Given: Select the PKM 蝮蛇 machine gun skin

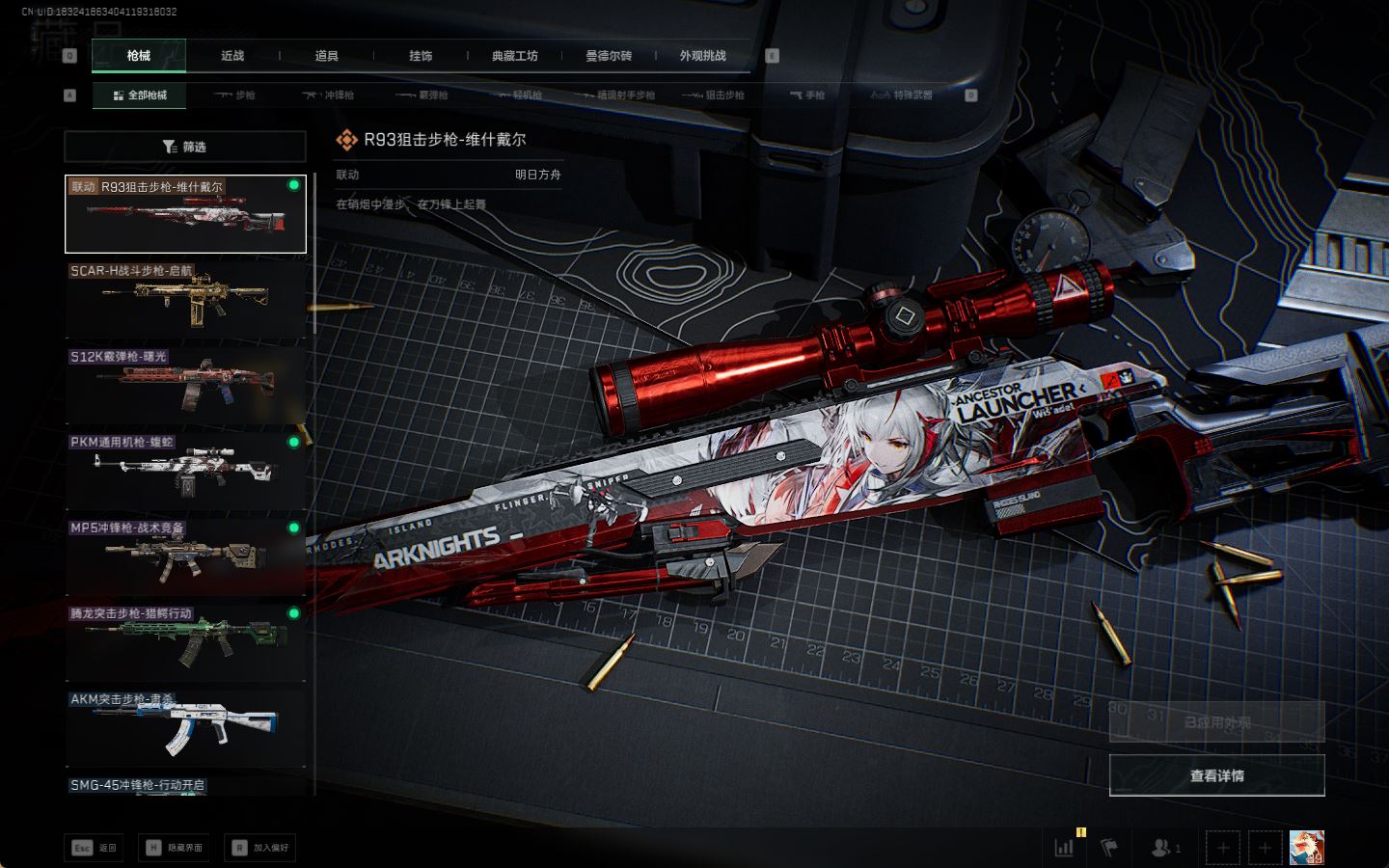Looking at the screenshot, I should (185, 470).
